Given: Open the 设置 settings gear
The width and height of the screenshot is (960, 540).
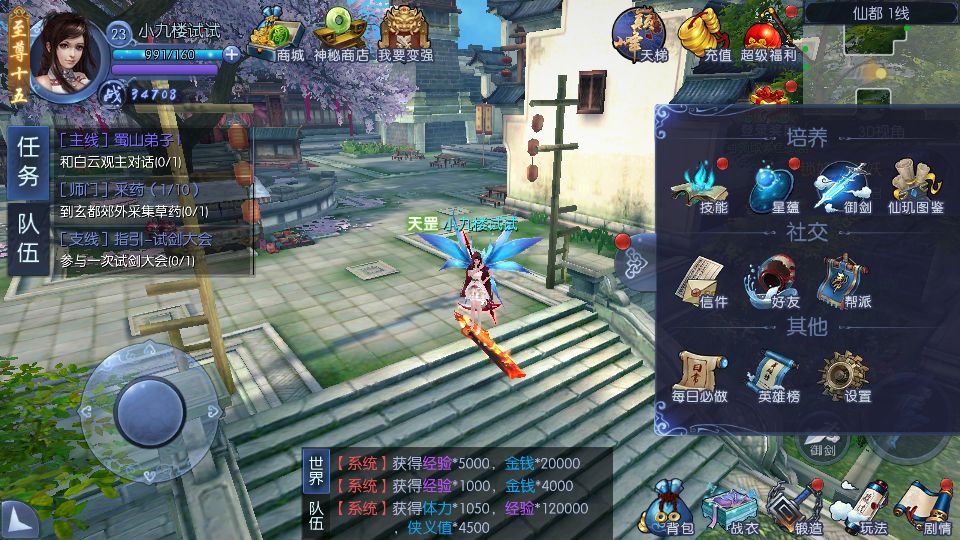Looking at the screenshot, I should point(844,376).
